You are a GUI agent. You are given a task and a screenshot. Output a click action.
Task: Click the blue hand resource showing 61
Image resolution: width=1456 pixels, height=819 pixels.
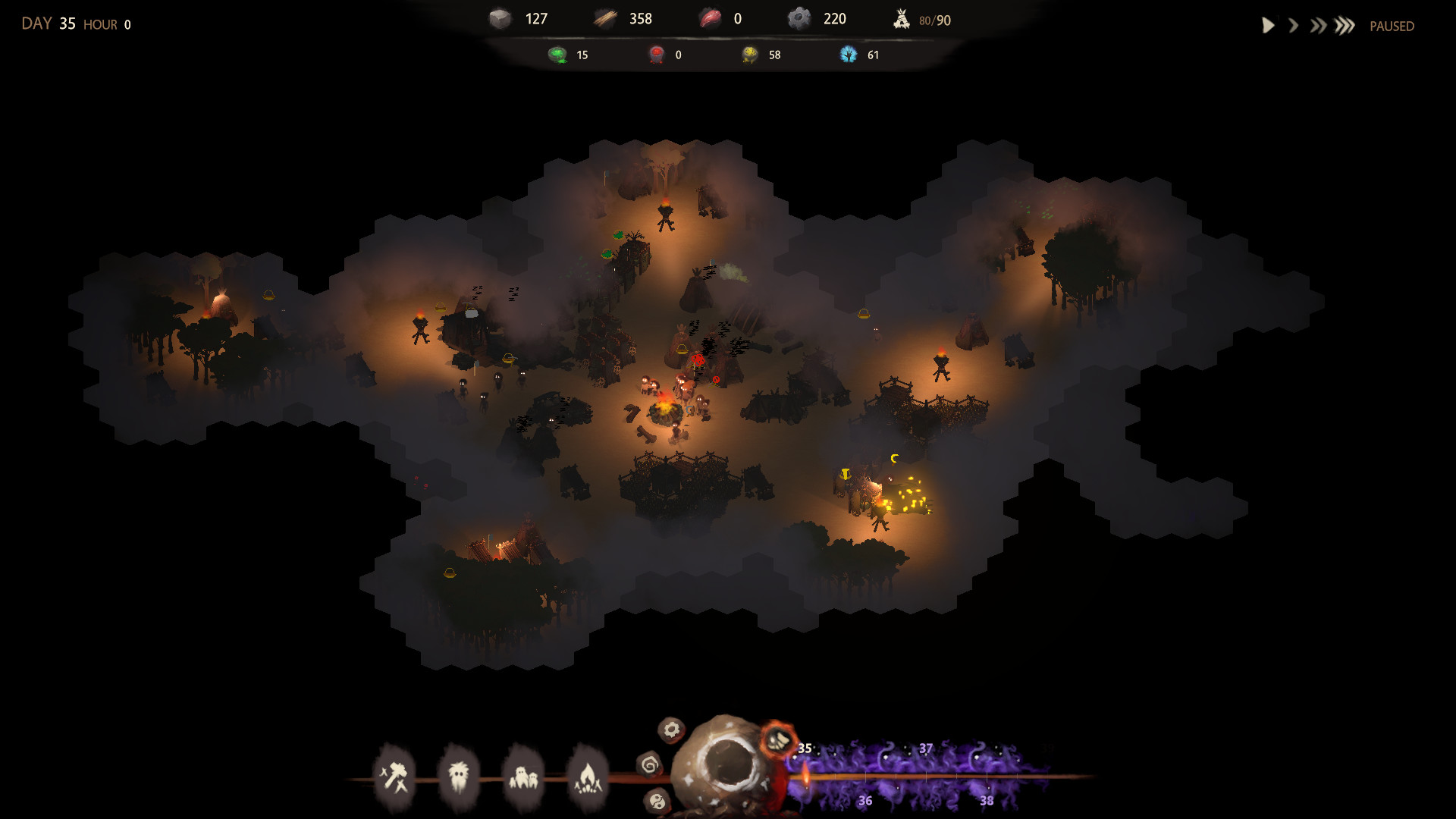[861, 54]
